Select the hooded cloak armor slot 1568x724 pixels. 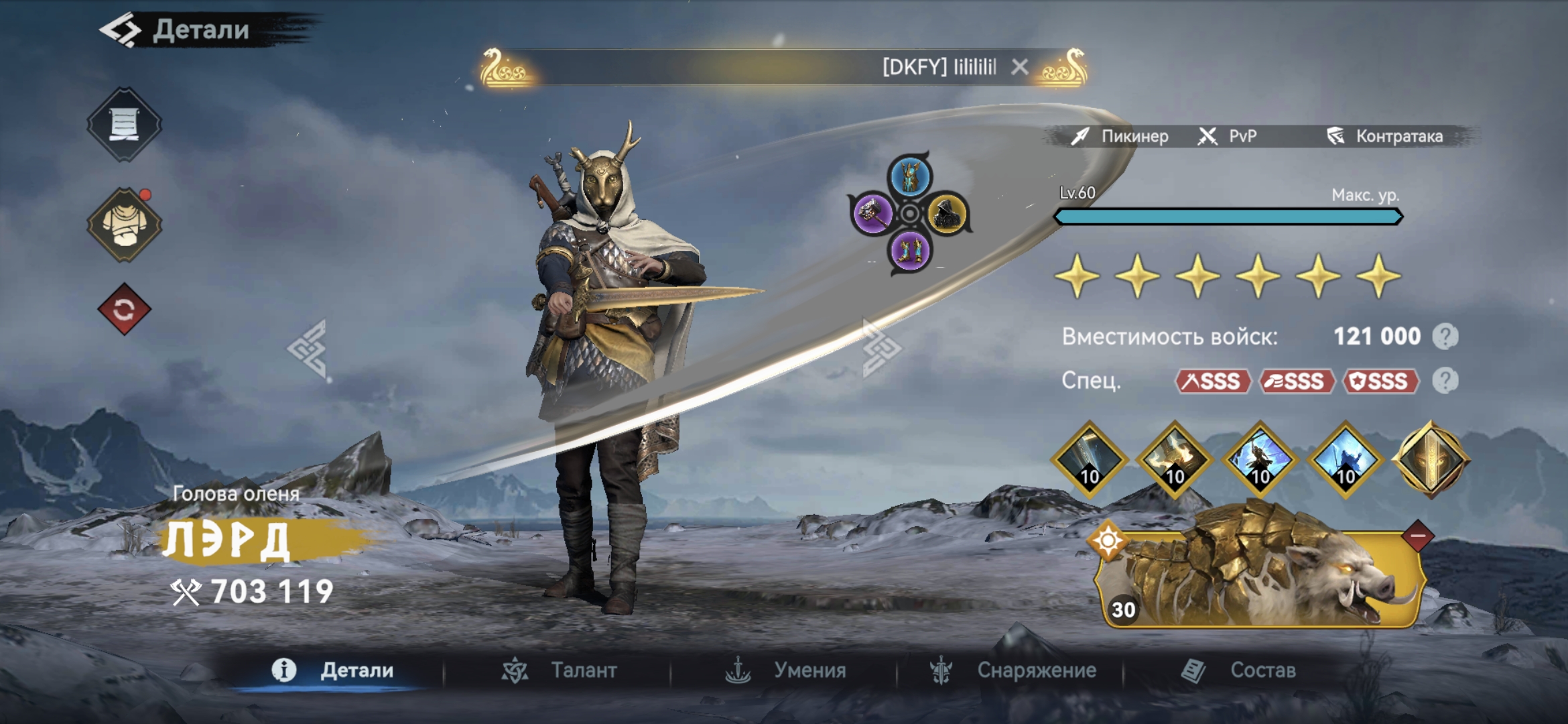click(947, 214)
